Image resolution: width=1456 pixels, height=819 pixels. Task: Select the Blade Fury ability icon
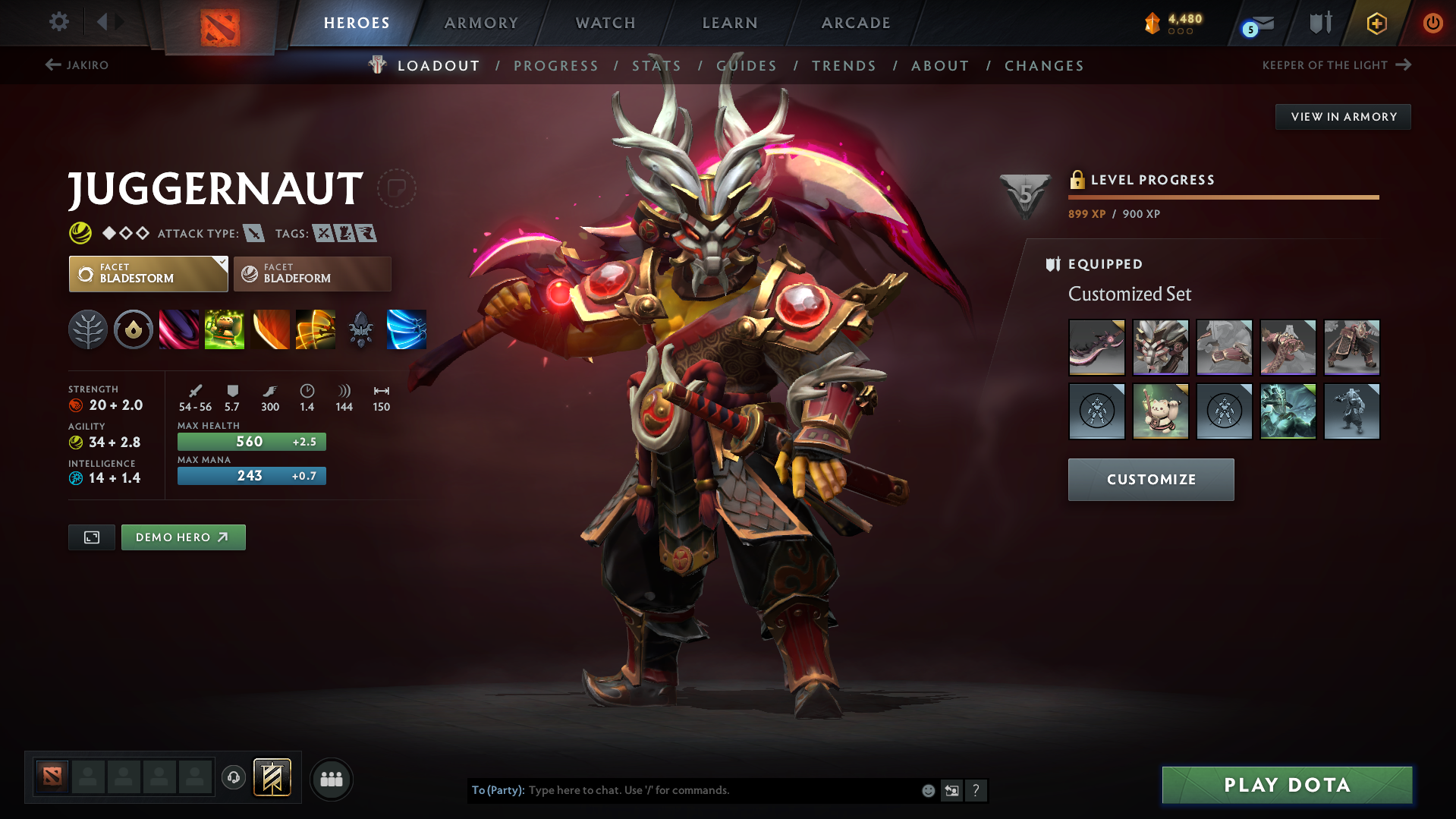tap(179, 329)
